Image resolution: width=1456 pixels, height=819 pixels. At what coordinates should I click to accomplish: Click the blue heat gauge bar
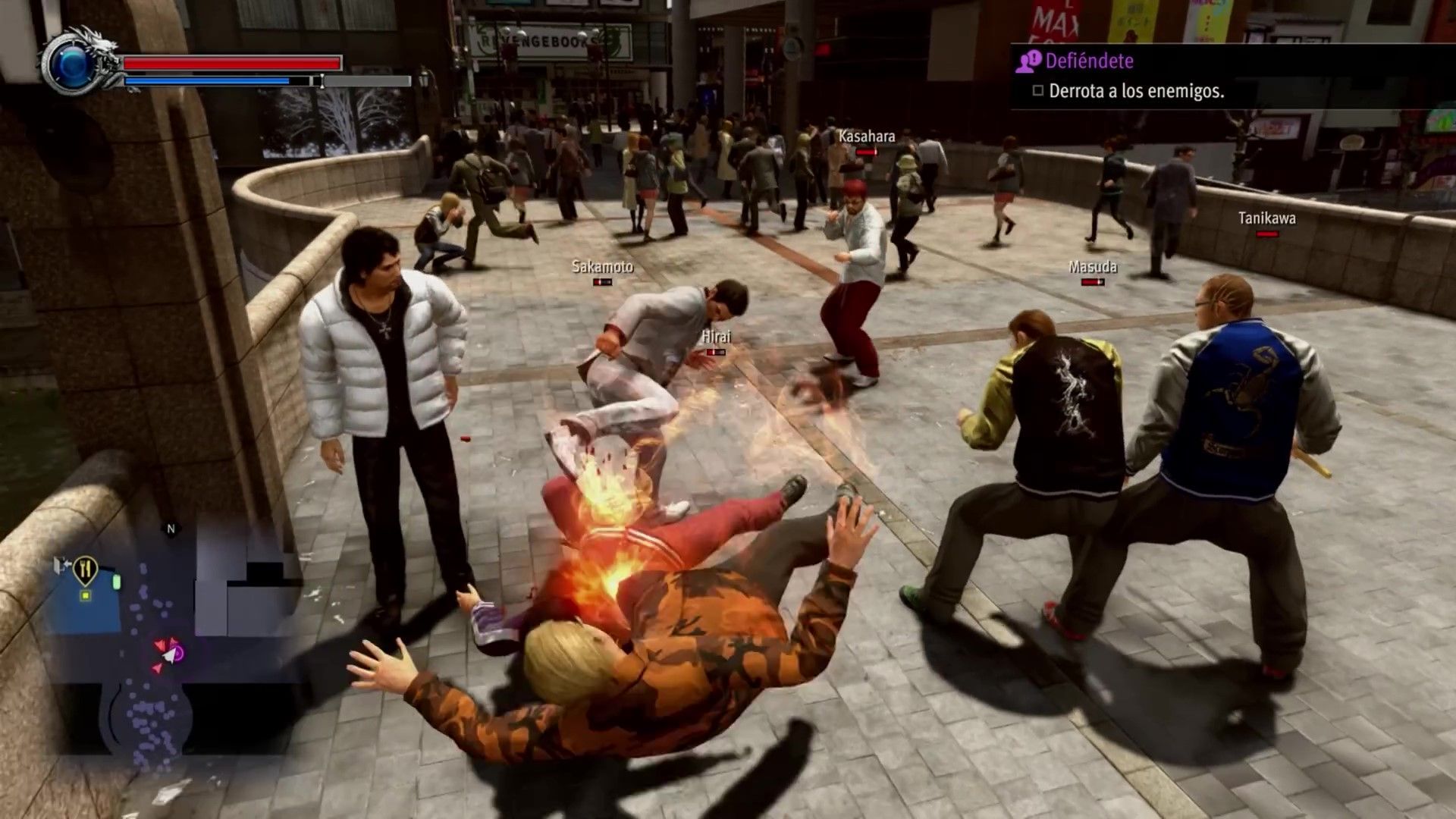point(207,80)
